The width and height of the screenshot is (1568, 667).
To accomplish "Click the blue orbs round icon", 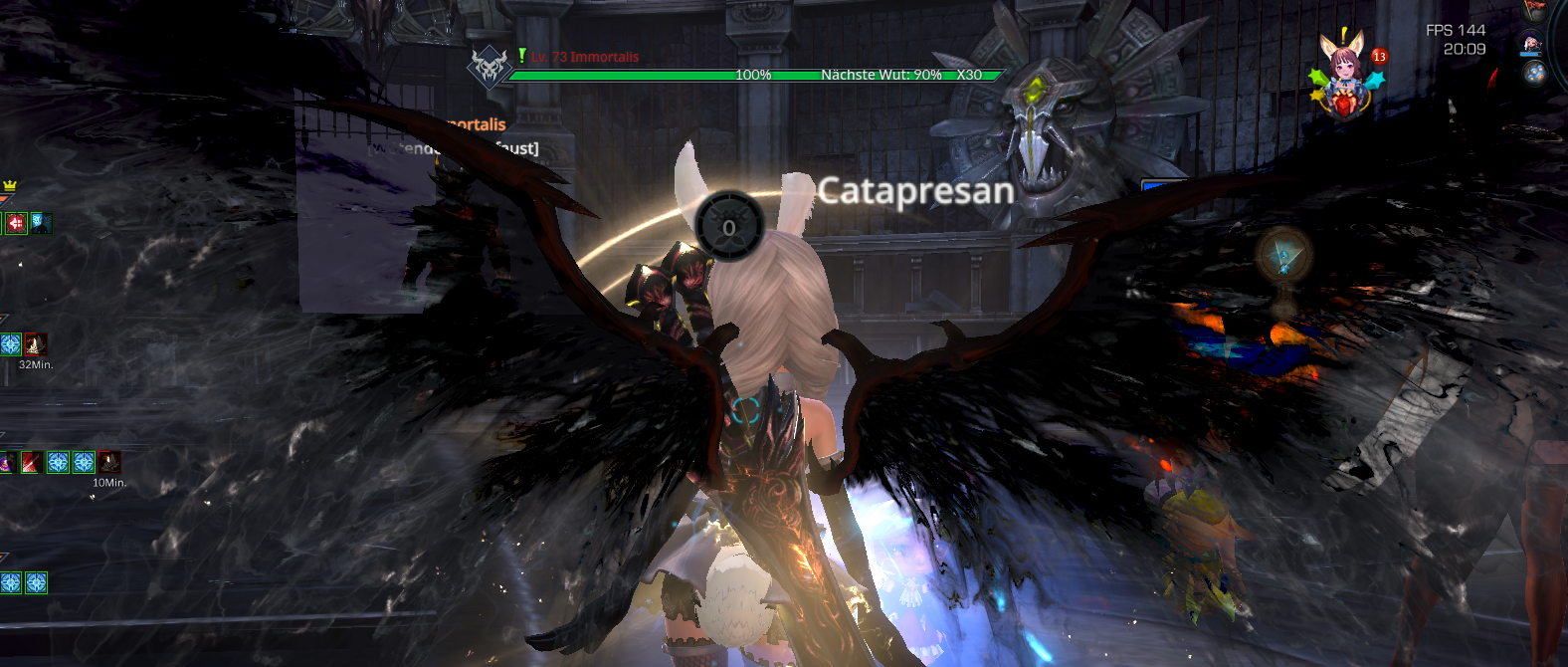I will pyautogui.click(x=1535, y=73).
